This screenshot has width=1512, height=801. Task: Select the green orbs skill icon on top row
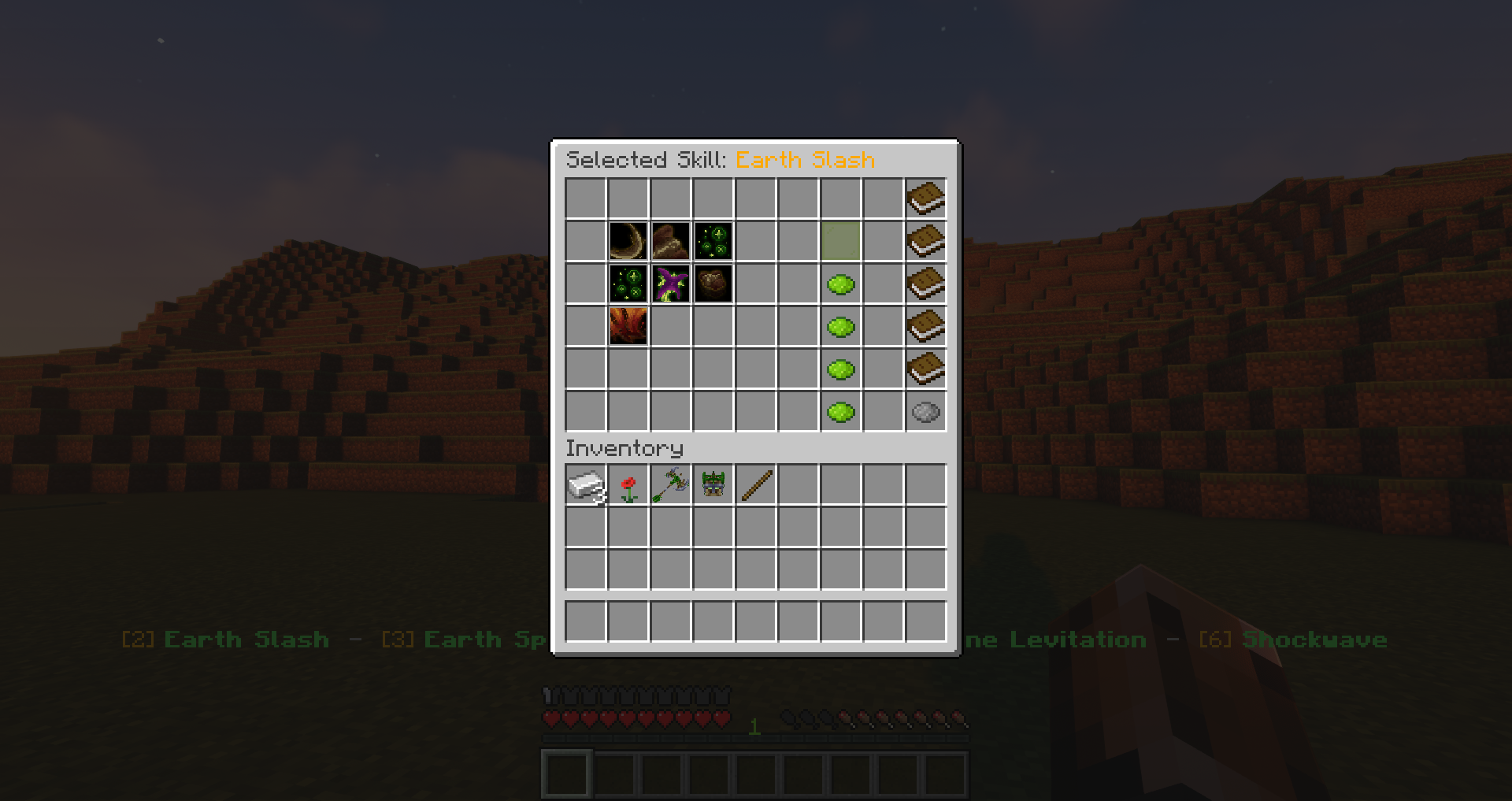[x=713, y=242]
